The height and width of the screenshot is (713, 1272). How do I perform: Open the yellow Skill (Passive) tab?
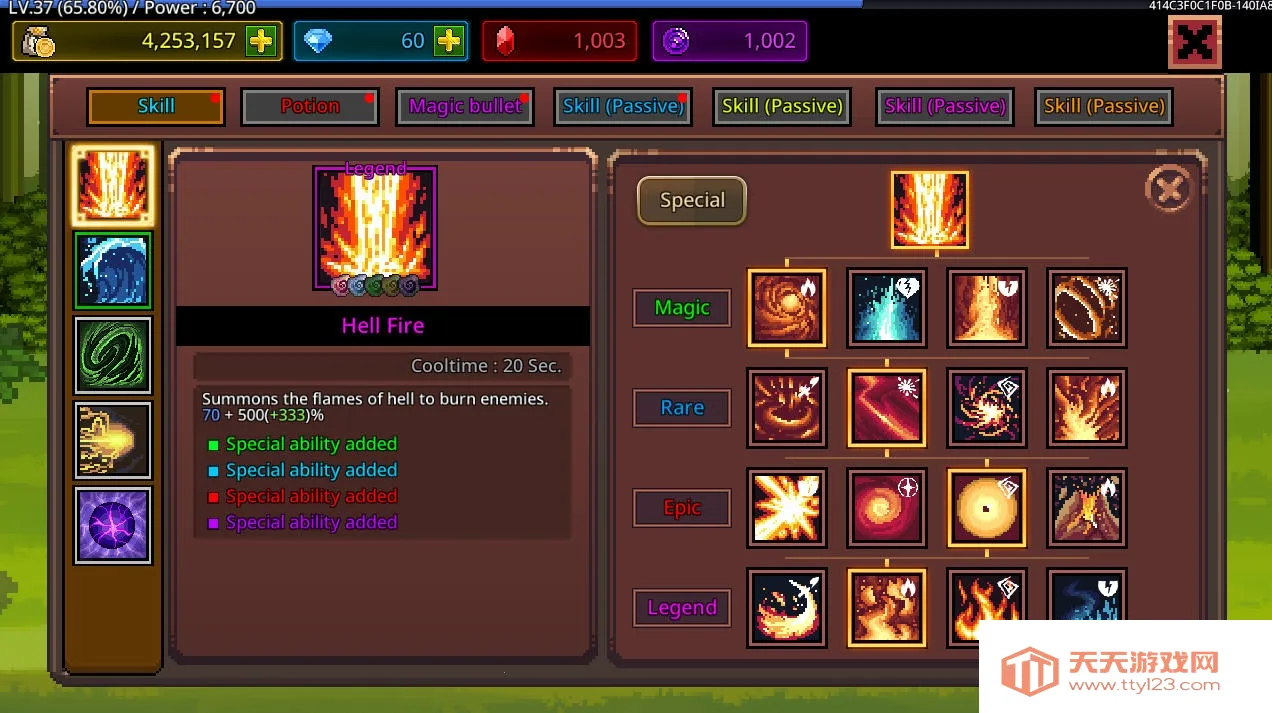click(x=782, y=106)
